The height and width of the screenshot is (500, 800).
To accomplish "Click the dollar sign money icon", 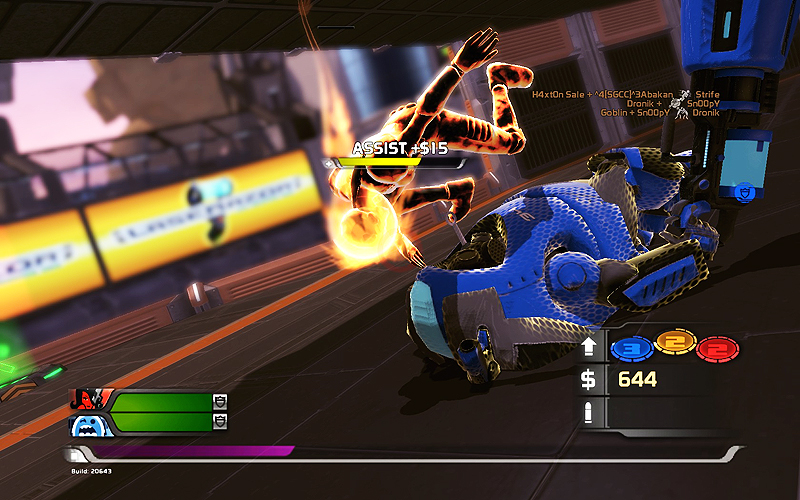I will [590, 379].
